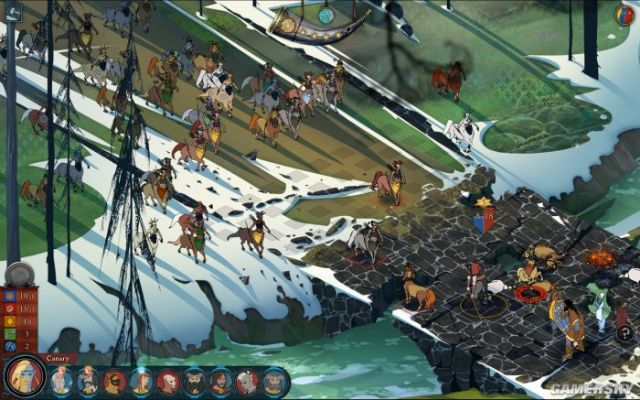Select the pale bald portrait in turn queue

pos(168,381)
